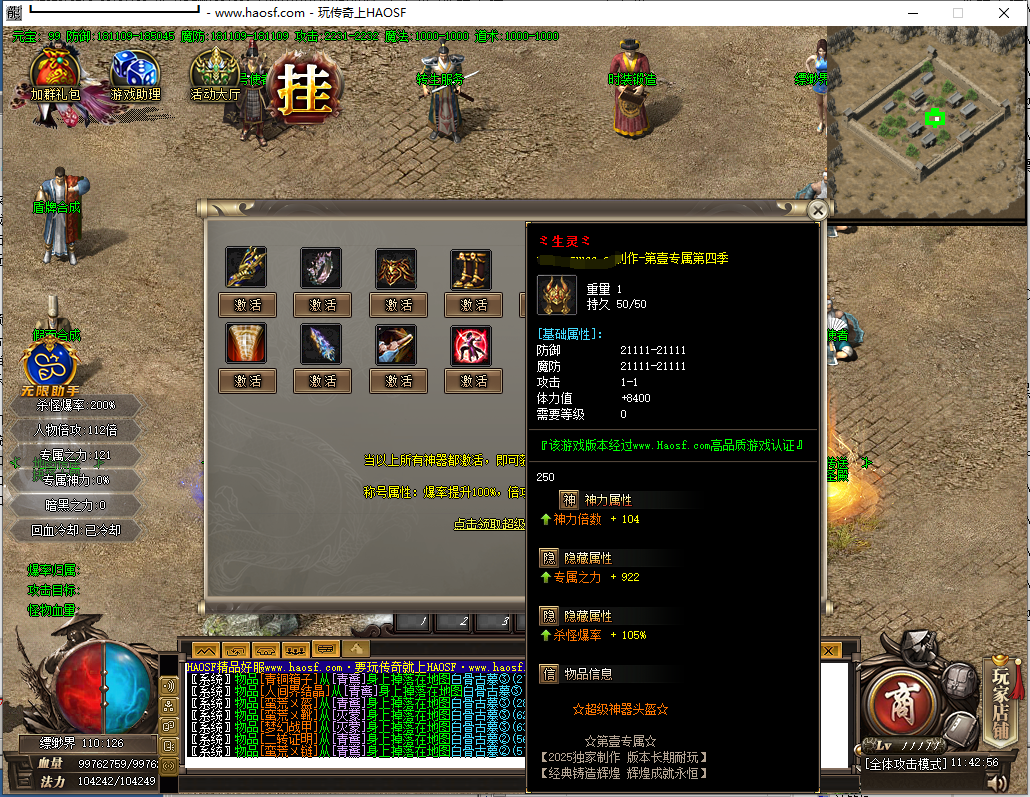
Task: Activate the red fan artifact
Action: [x=247, y=380]
